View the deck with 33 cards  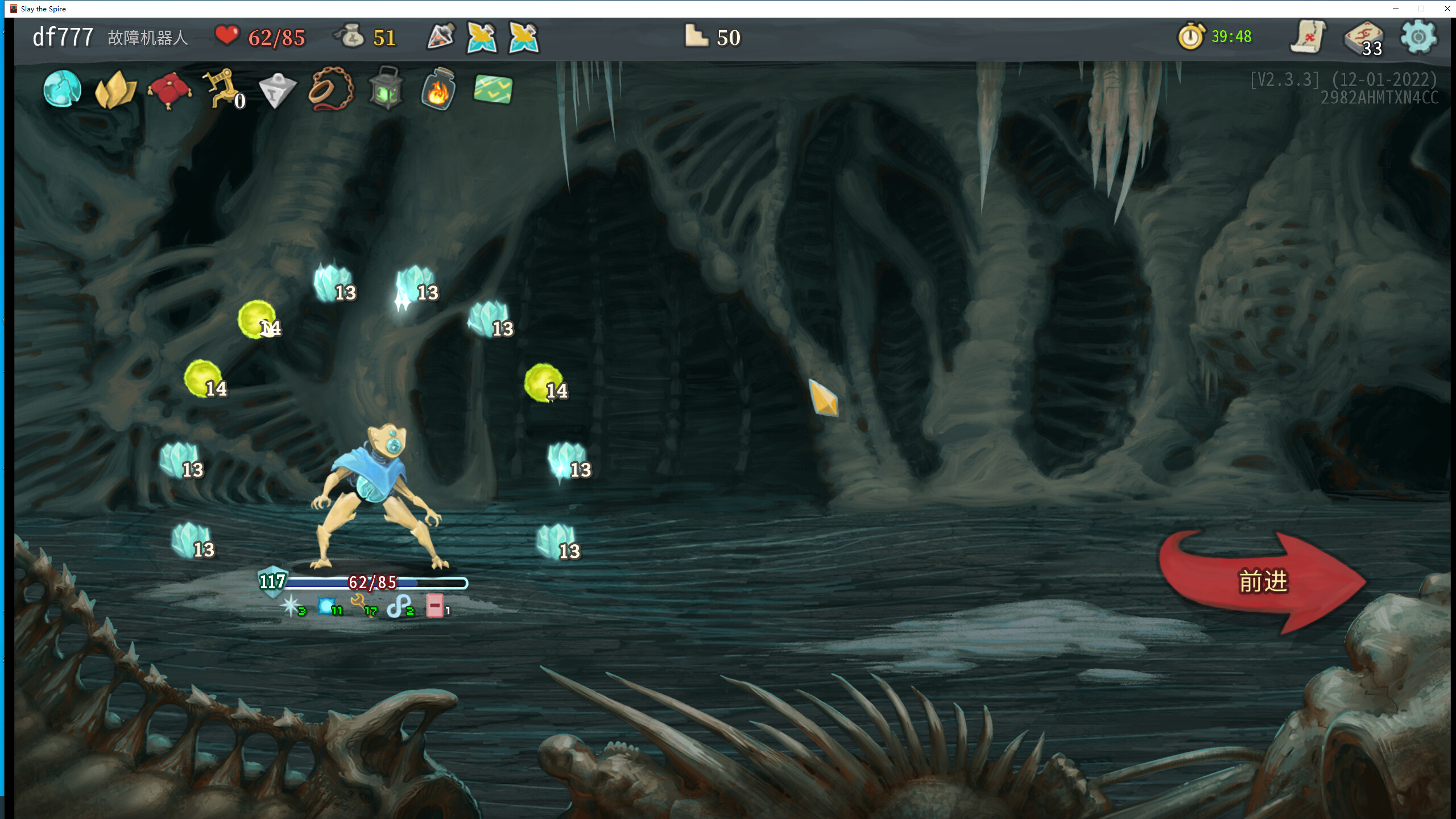coord(1364,39)
